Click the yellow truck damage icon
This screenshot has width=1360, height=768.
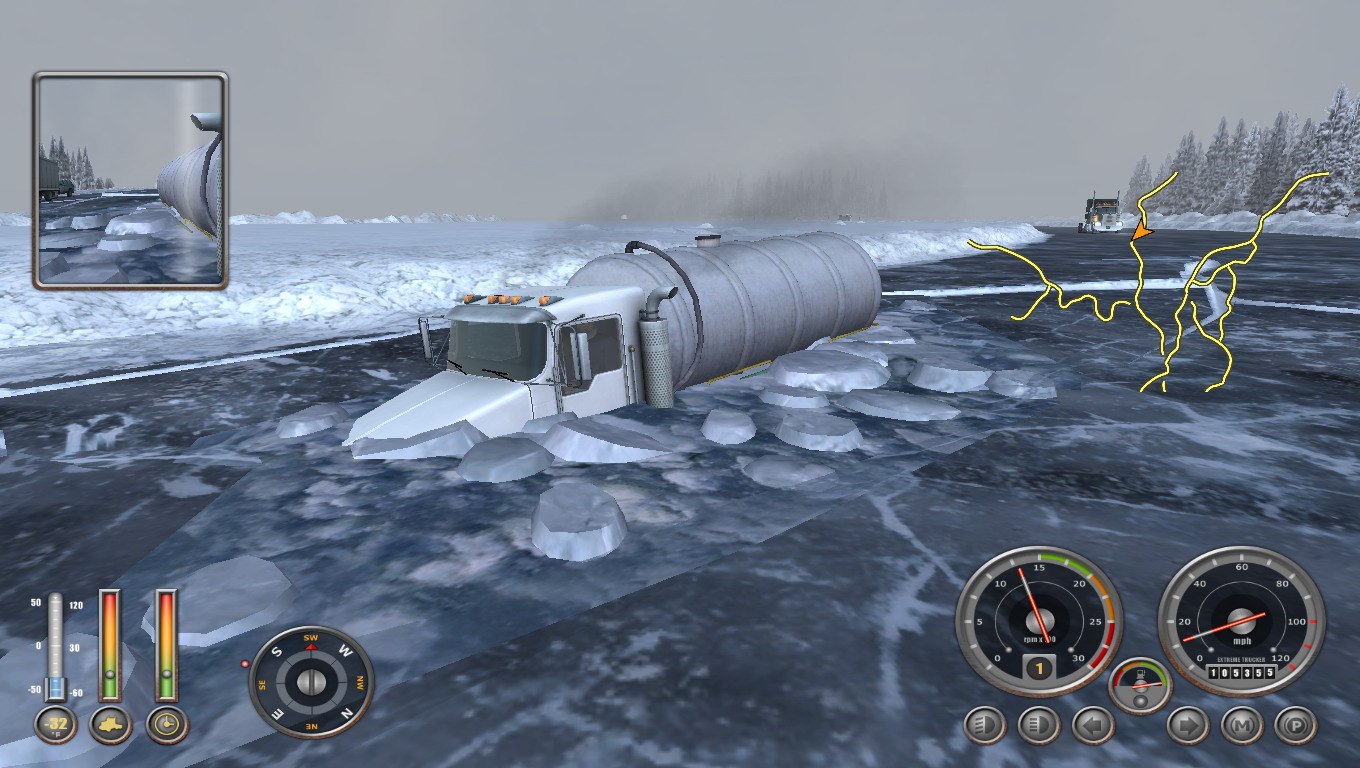pos(111,725)
